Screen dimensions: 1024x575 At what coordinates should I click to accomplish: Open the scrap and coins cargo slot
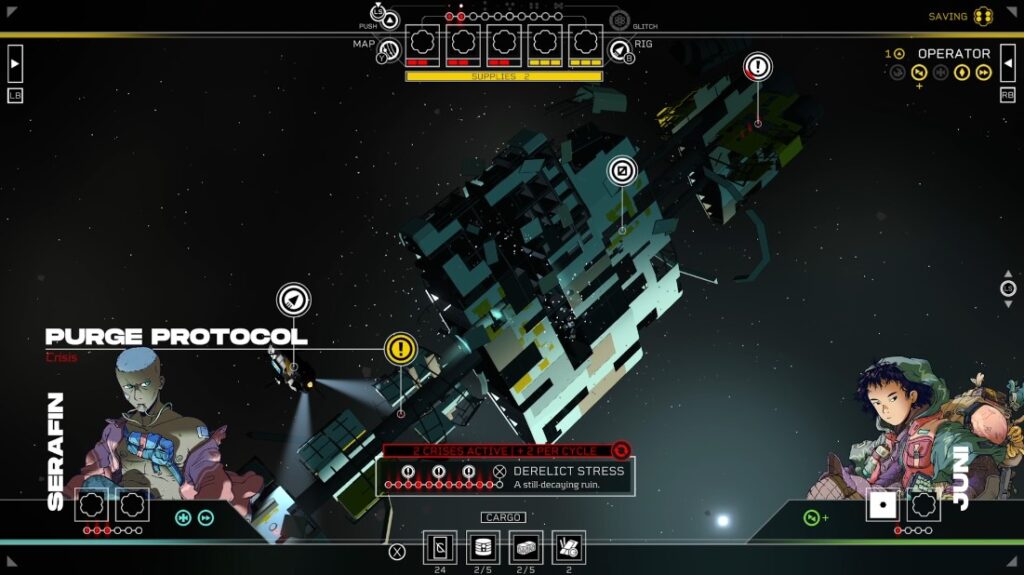pos(569,547)
